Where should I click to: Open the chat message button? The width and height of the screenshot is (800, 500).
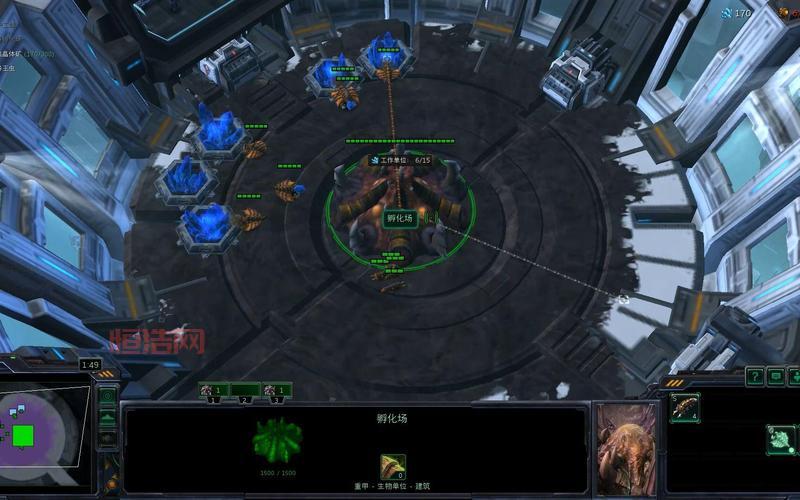pos(776,376)
